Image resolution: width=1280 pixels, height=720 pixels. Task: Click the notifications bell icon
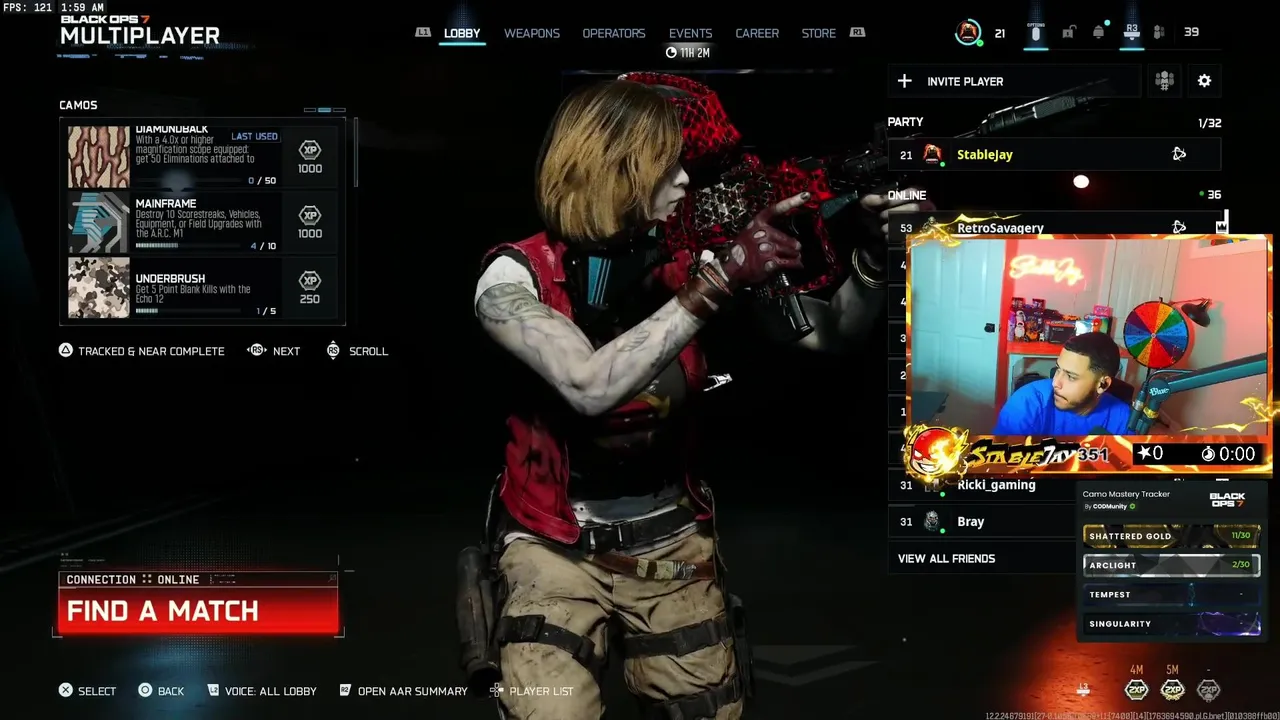(1098, 32)
